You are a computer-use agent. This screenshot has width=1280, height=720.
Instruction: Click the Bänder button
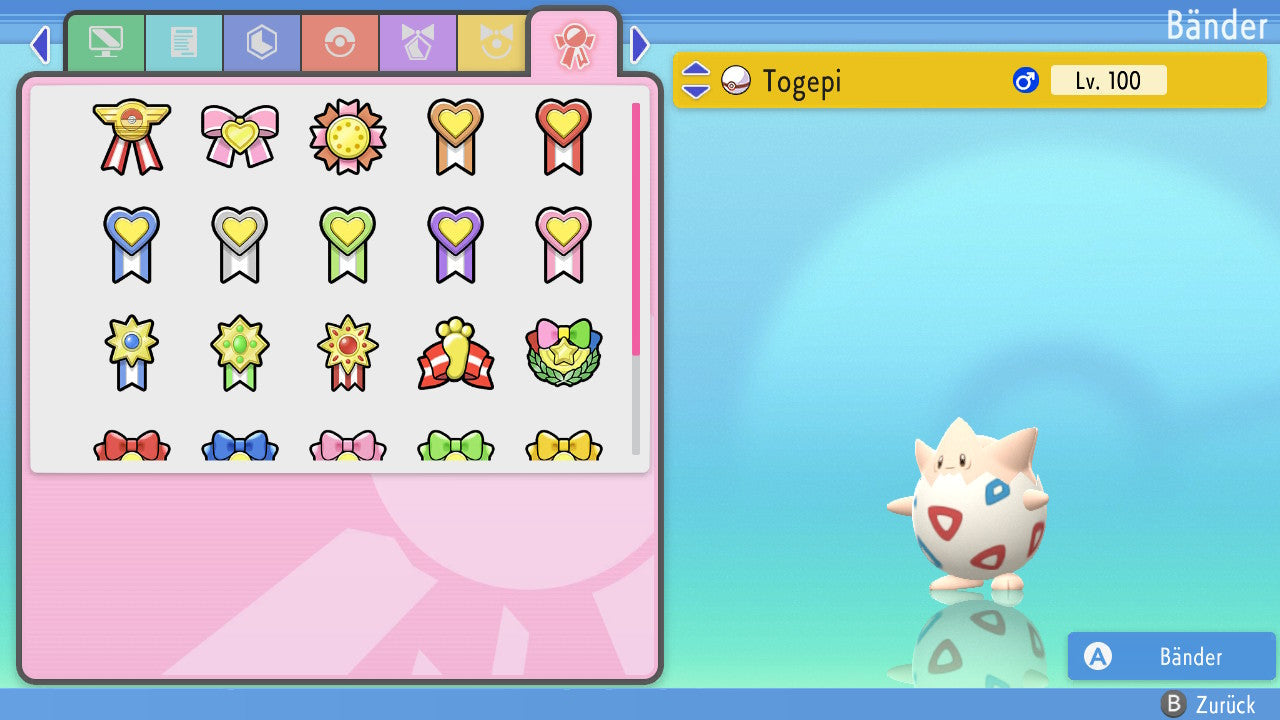(1171, 656)
